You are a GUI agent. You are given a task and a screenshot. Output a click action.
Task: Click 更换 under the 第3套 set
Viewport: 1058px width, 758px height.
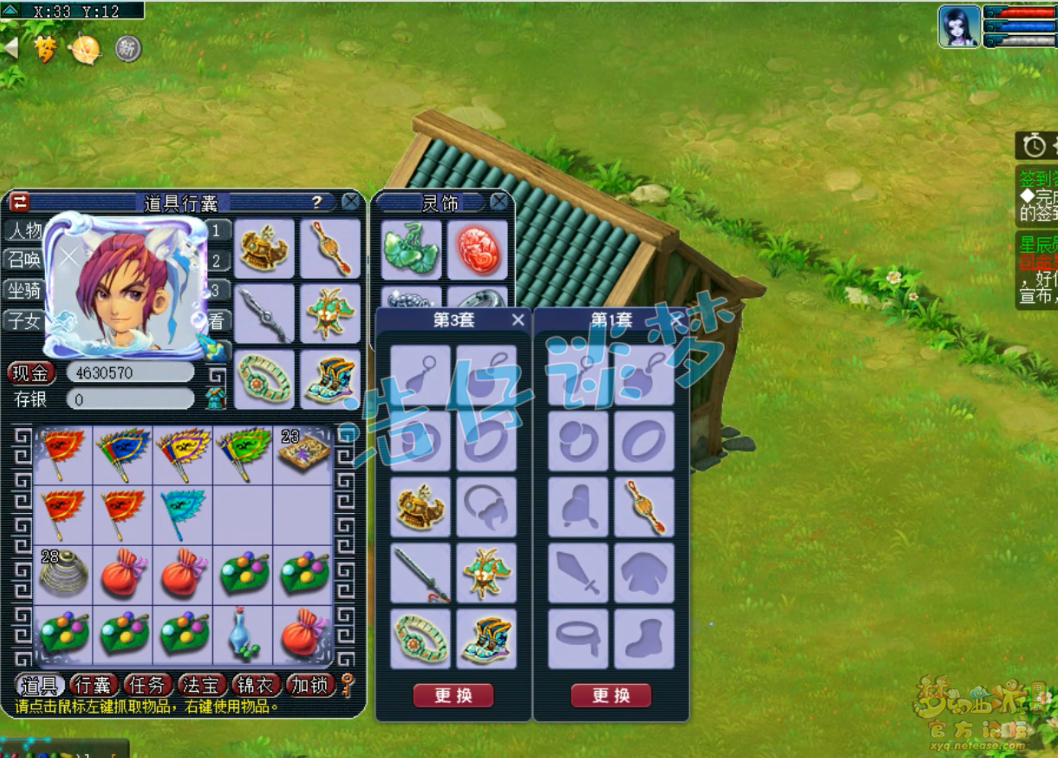click(453, 696)
